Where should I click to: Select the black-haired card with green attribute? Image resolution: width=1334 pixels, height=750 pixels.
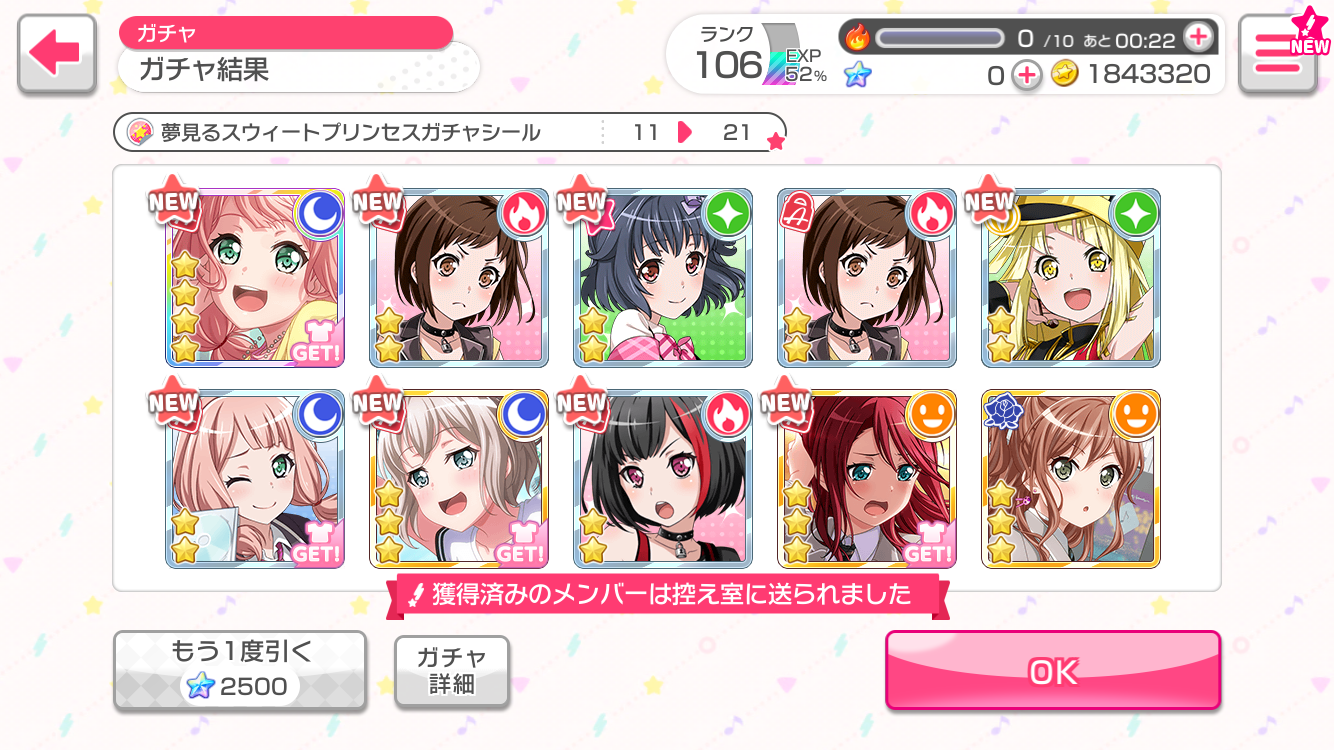click(x=662, y=278)
